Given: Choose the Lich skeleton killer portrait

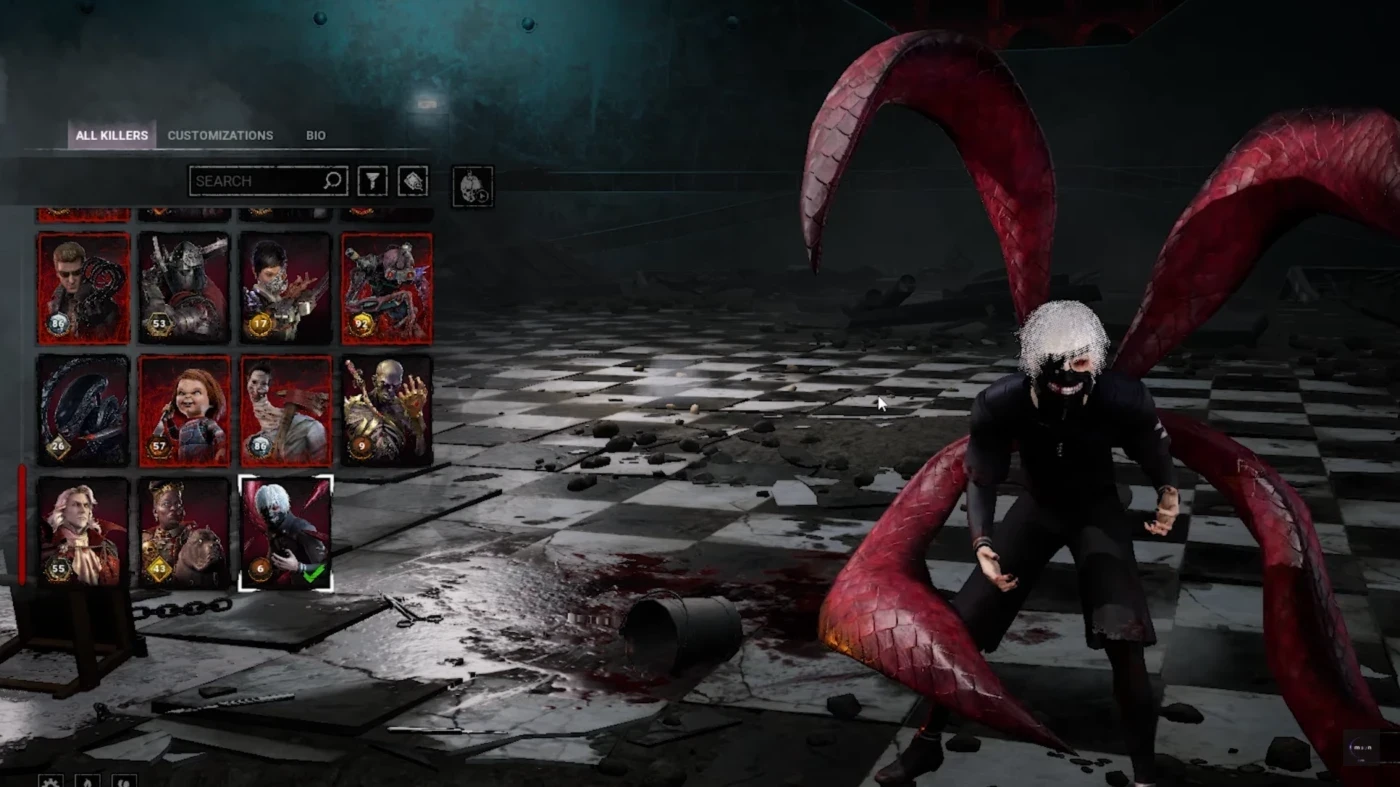Looking at the screenshot, I should [387, 410].
